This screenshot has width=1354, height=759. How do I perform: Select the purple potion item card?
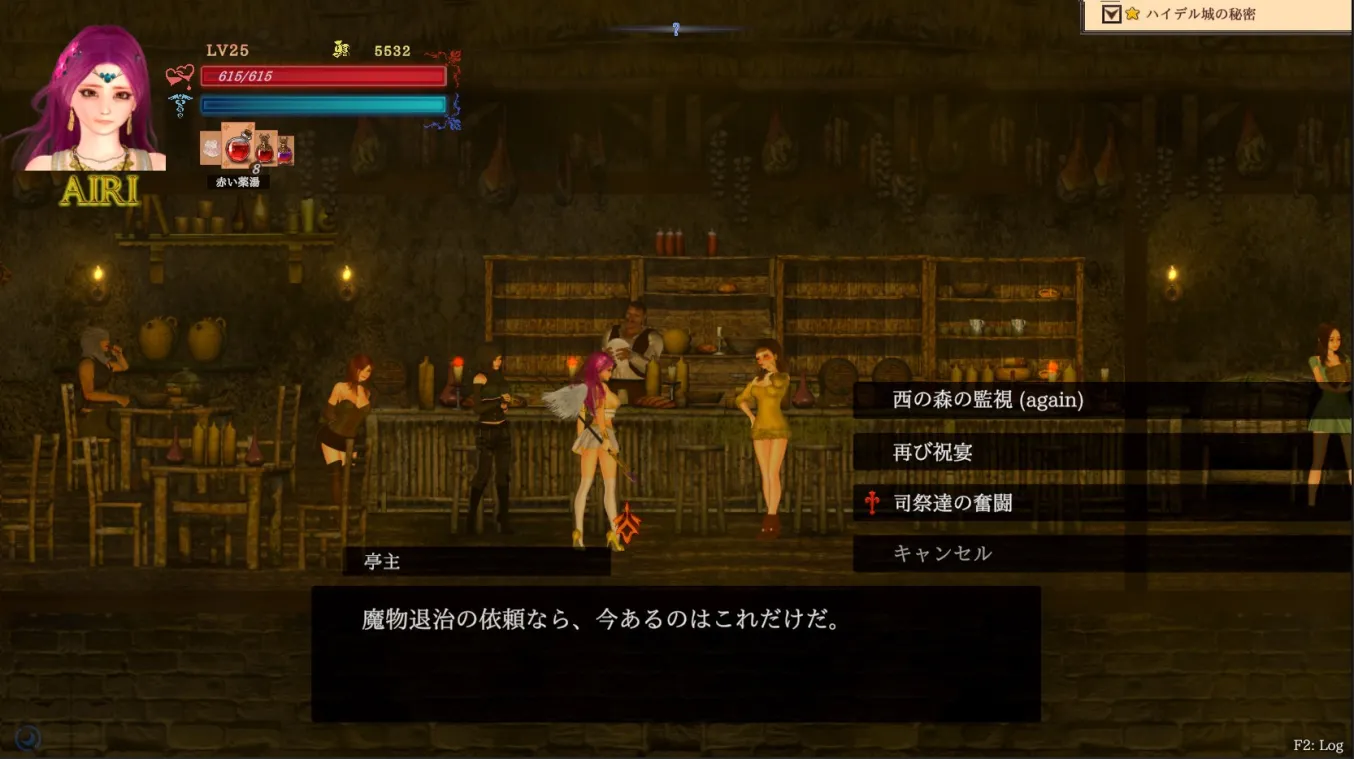point(285,150)
